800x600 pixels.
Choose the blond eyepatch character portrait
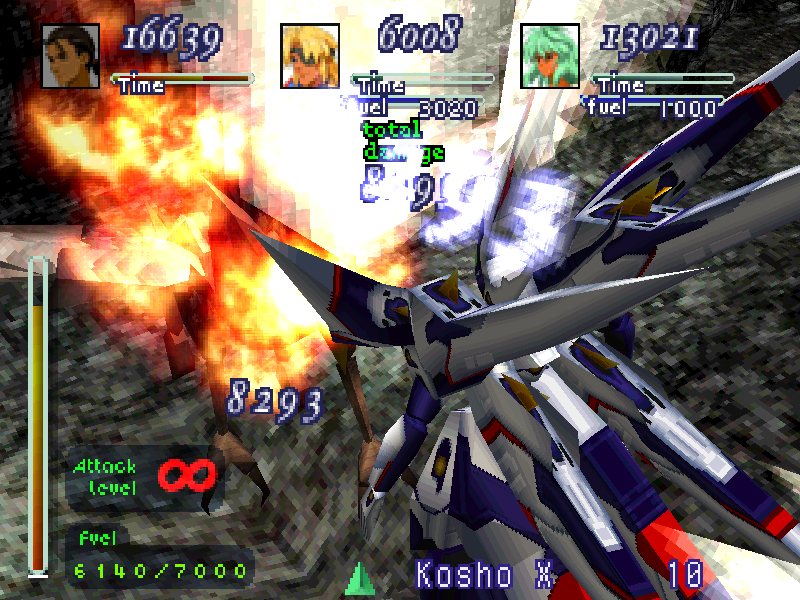[309, 57]
